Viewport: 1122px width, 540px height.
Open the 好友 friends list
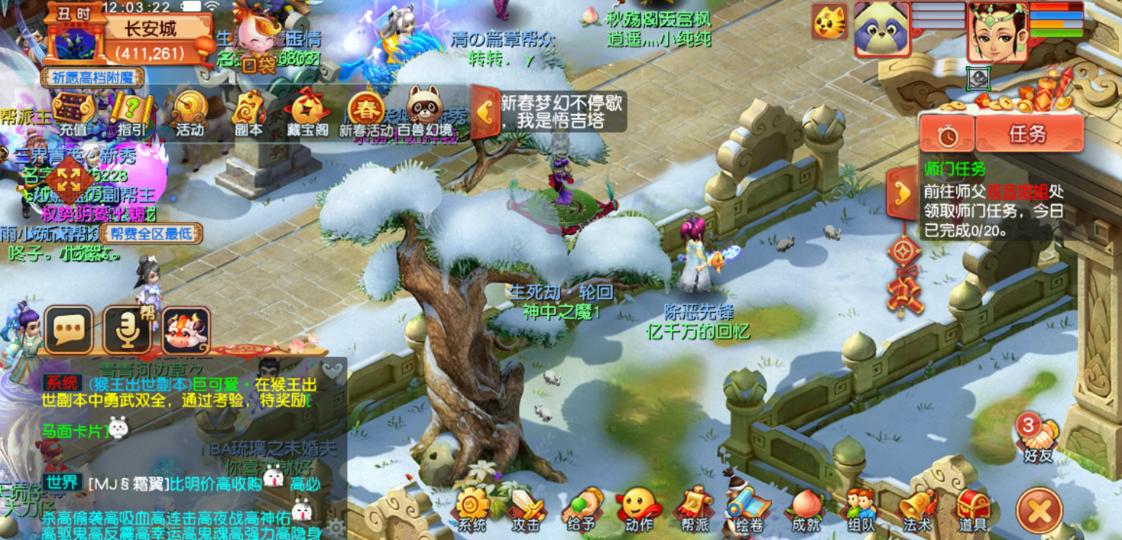click(x=1039, y=438)
